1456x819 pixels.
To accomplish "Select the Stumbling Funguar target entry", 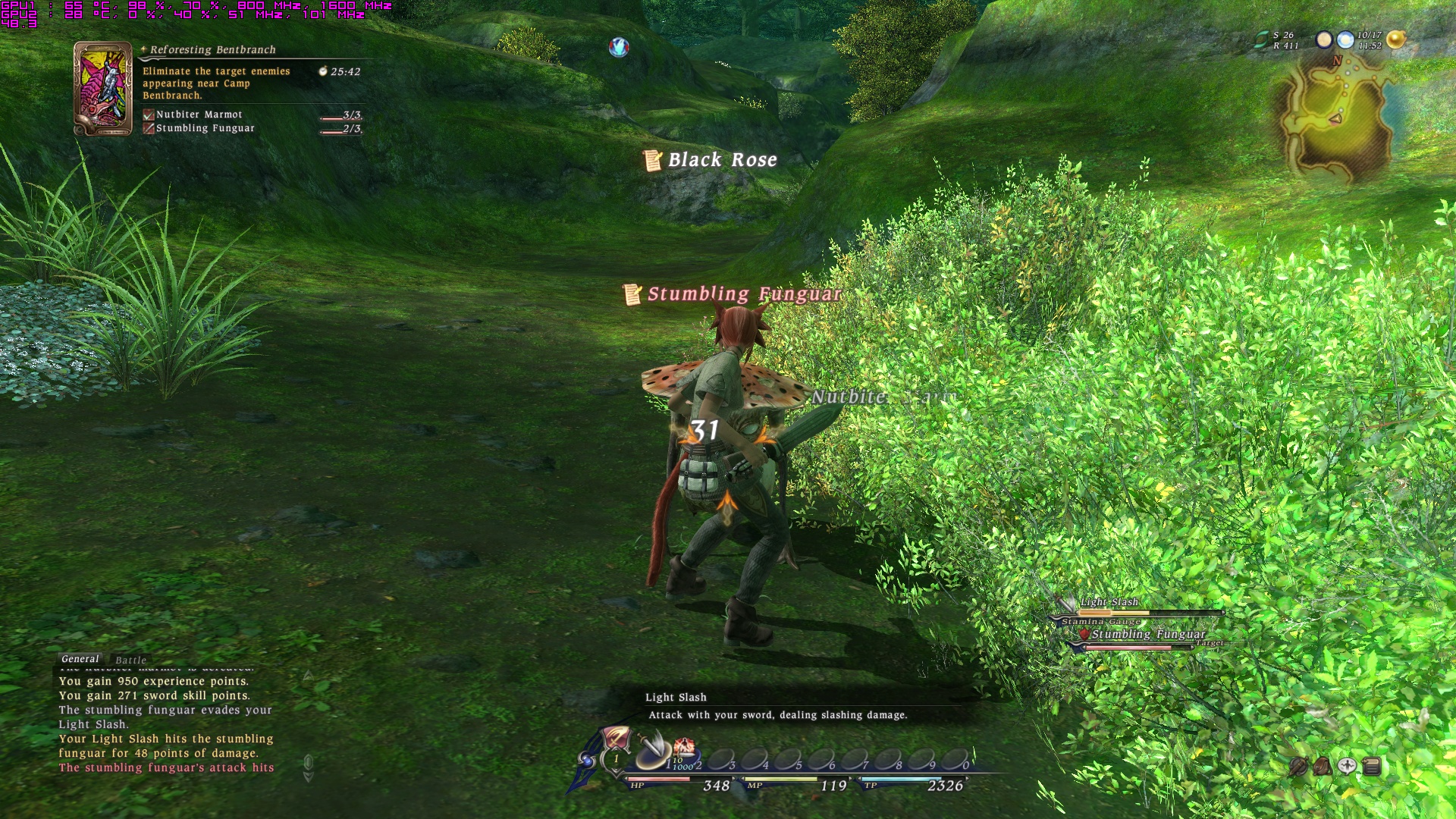I will click(1147, 635).
